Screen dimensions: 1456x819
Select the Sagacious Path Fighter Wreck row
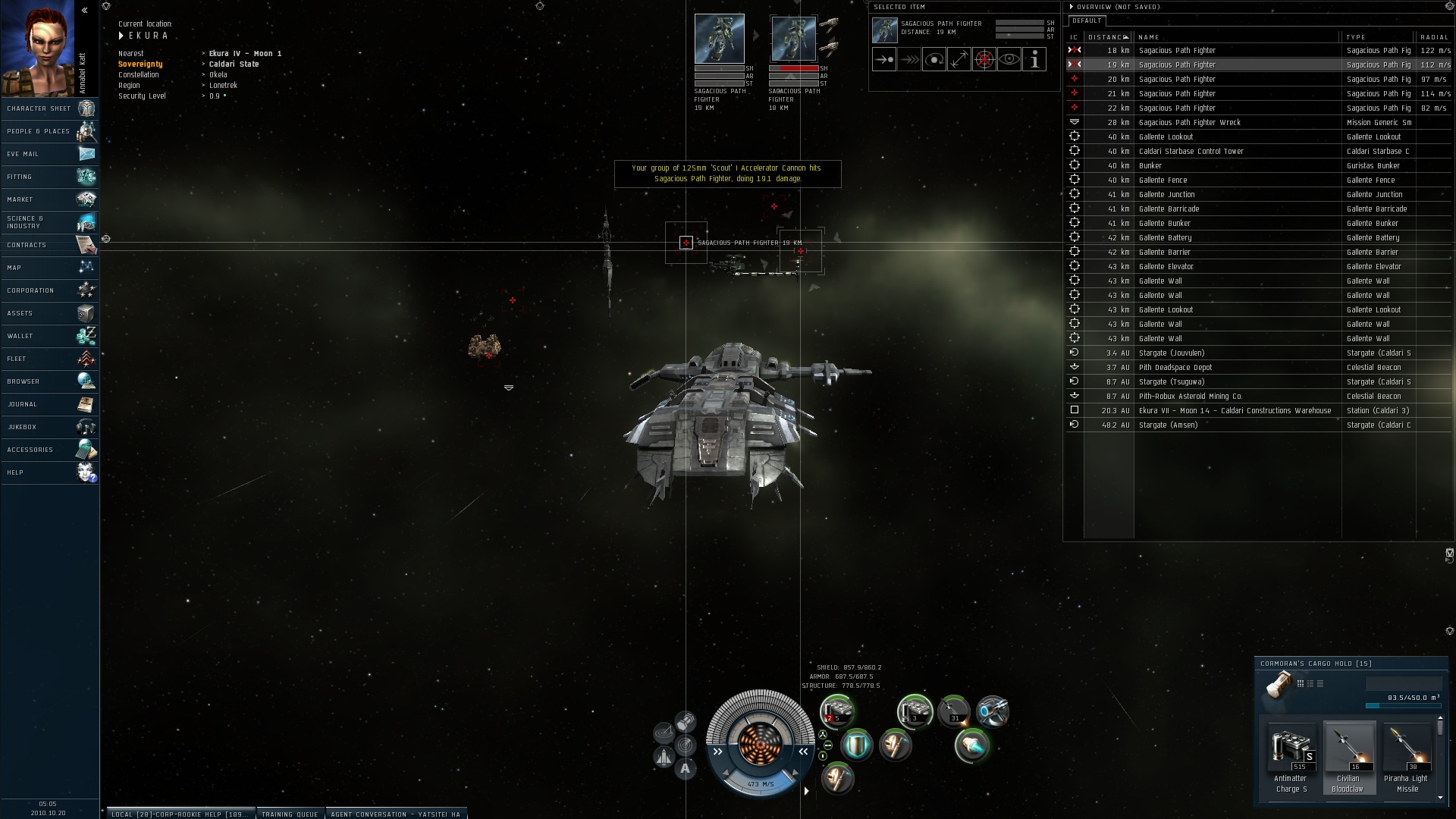1189,122
